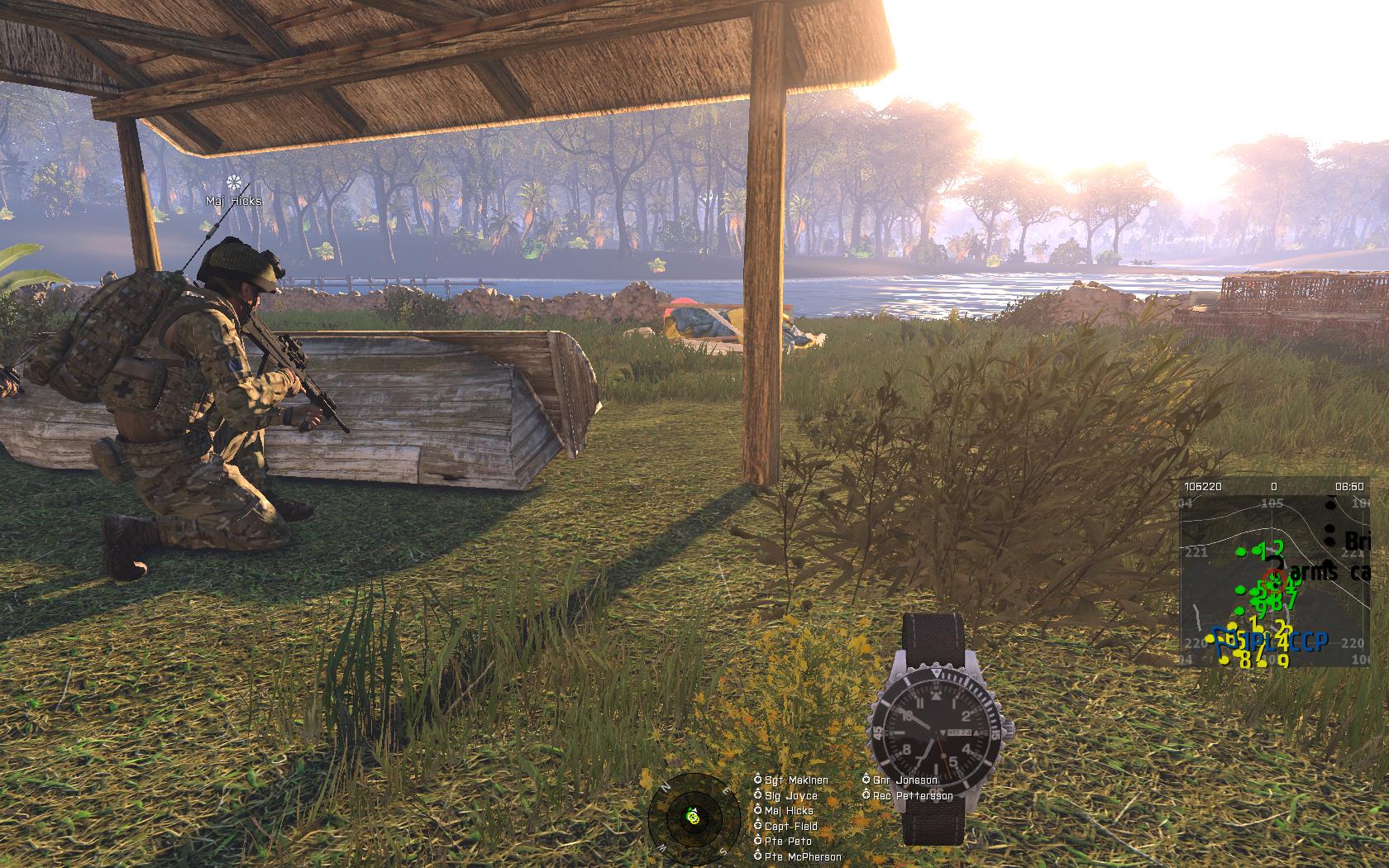Click Pte Peto's squad list entry

(x=787, y=842)
